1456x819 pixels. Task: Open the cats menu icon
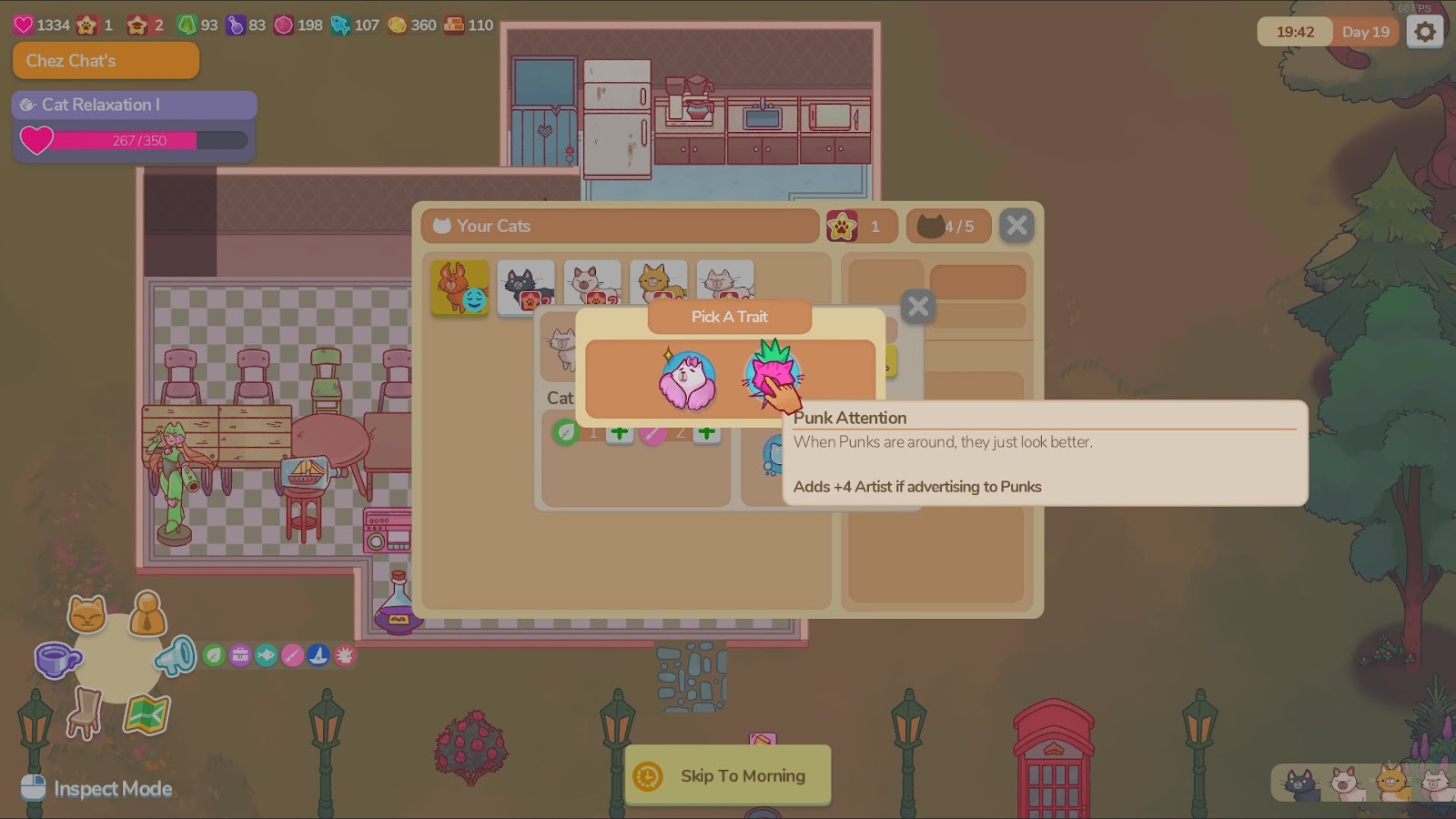point(87,615)
